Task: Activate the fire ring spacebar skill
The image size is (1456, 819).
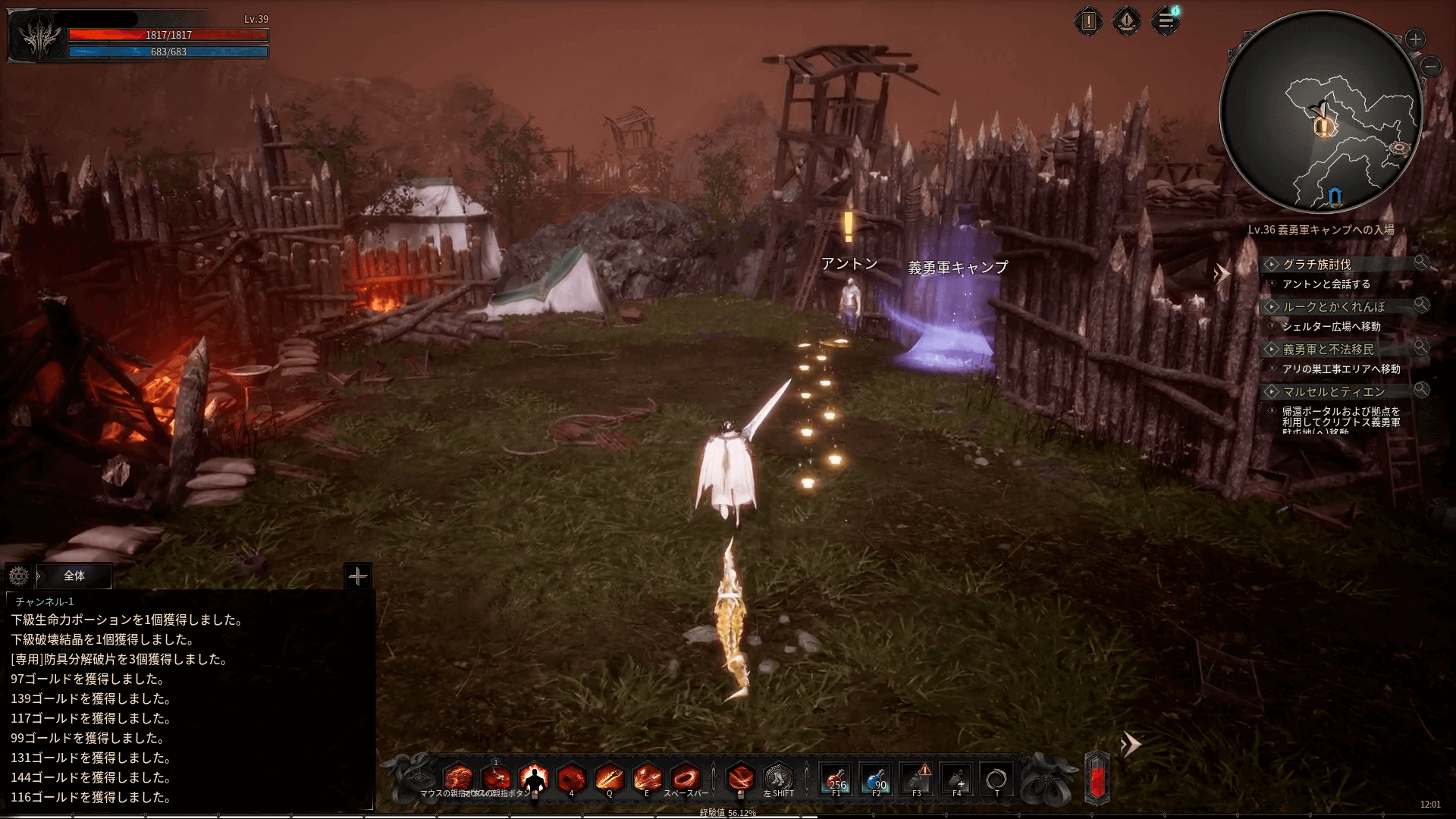Action: tap(685, 777)
